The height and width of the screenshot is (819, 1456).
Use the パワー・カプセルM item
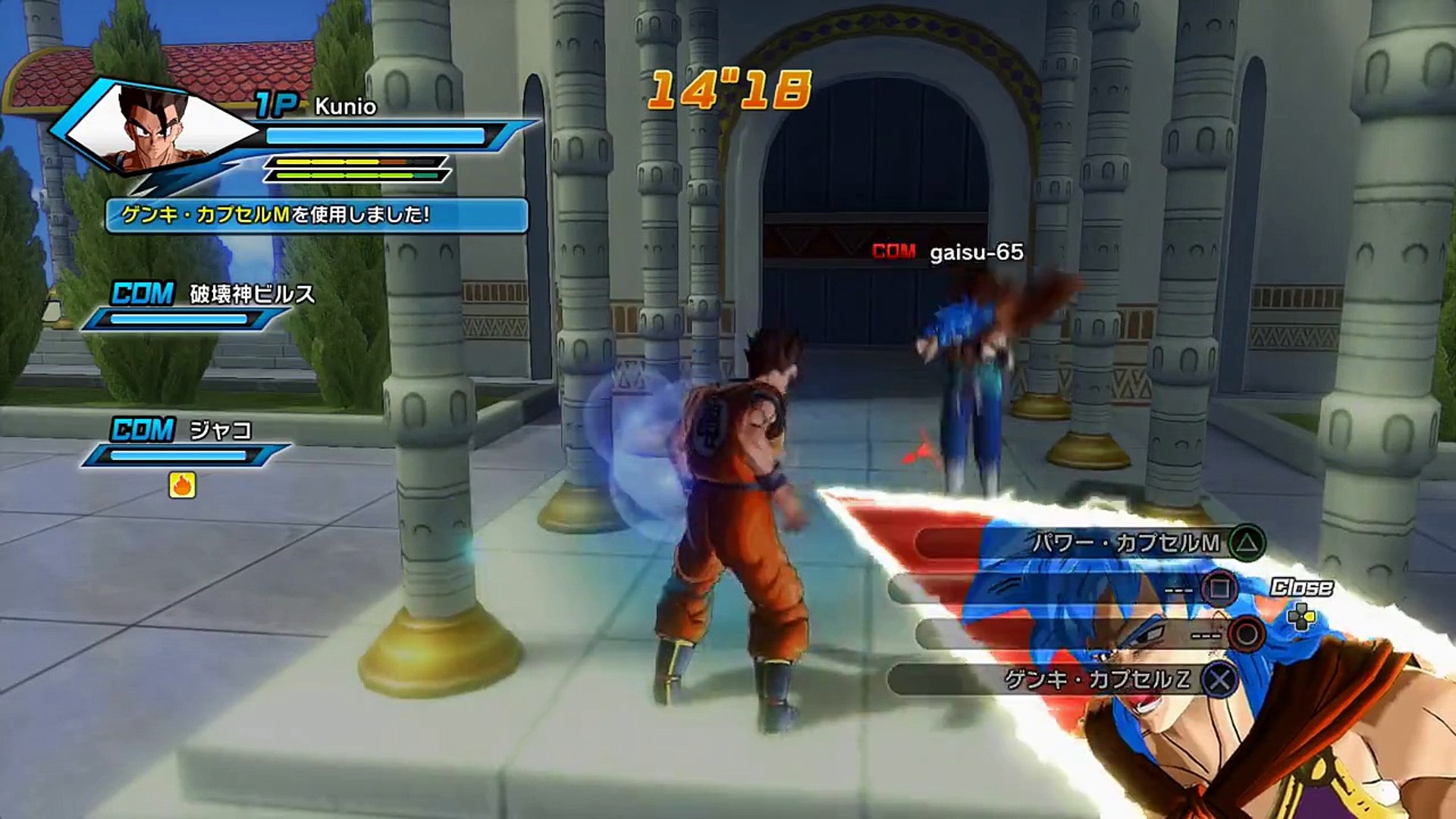point(1126,543)
